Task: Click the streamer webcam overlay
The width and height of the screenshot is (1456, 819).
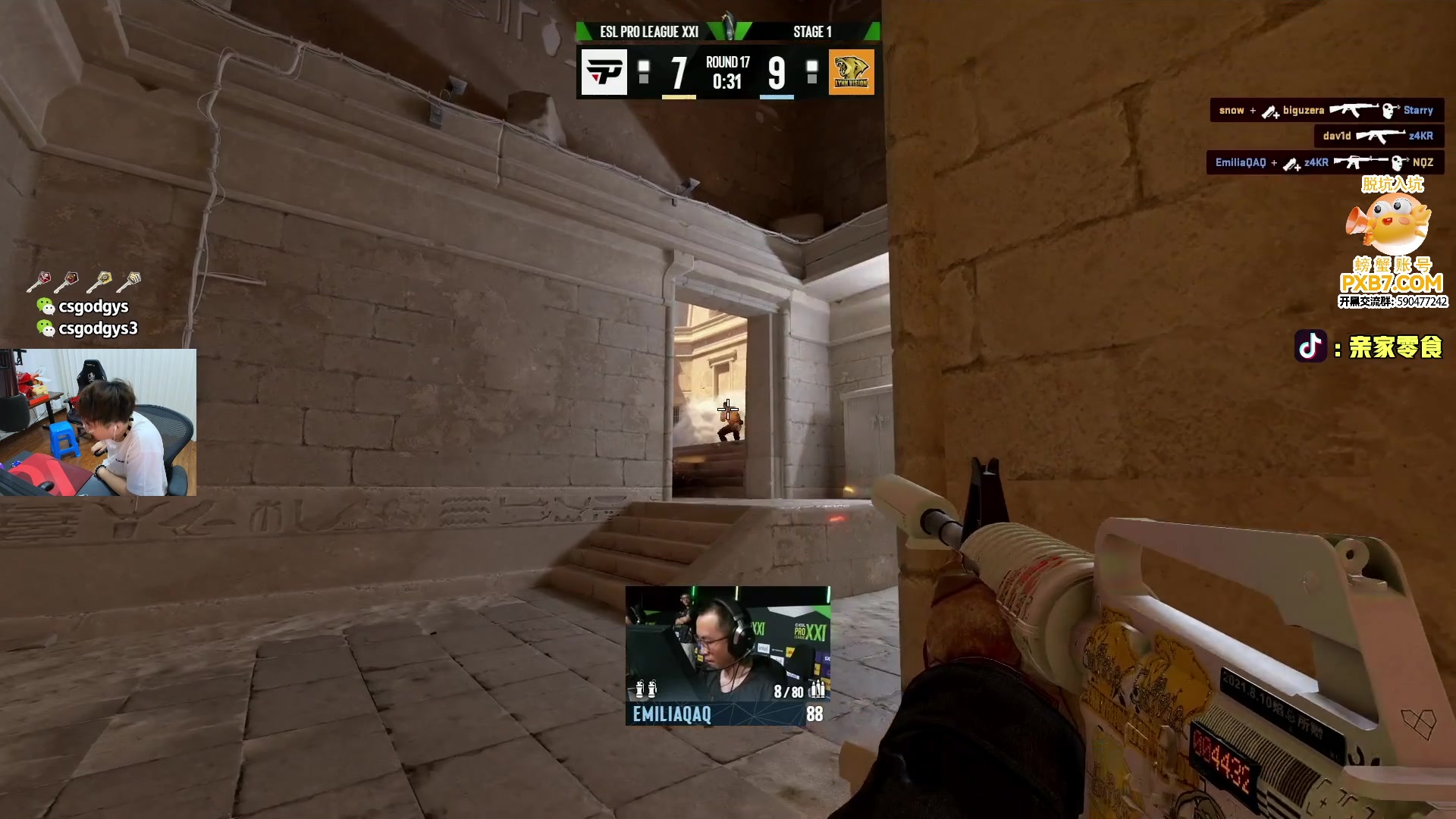Action: coord(98,422)
